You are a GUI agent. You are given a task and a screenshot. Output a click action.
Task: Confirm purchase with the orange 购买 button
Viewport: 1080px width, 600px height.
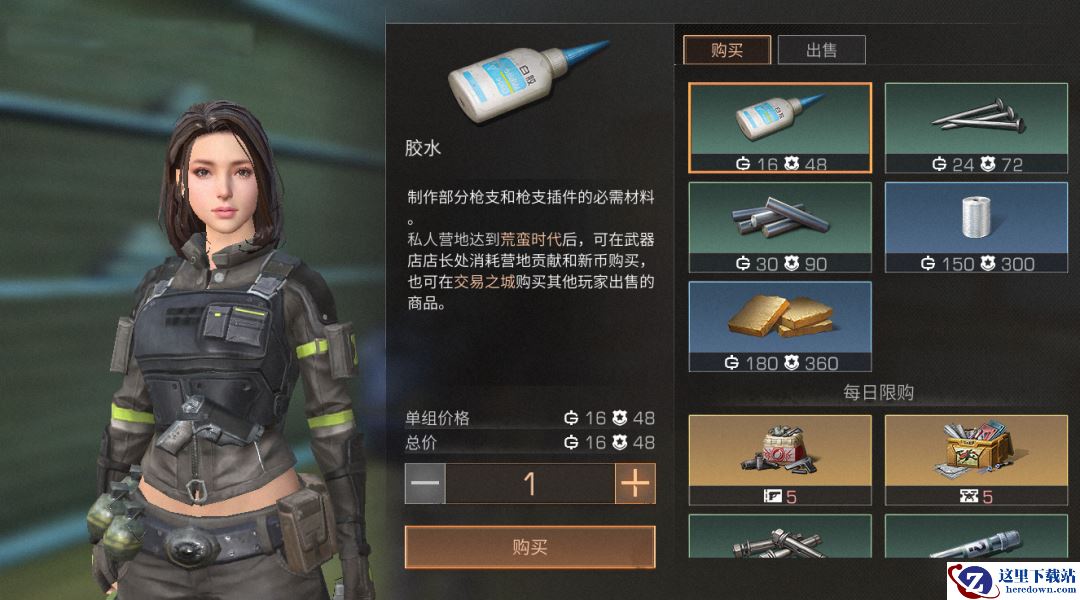[x=530, y=547]
